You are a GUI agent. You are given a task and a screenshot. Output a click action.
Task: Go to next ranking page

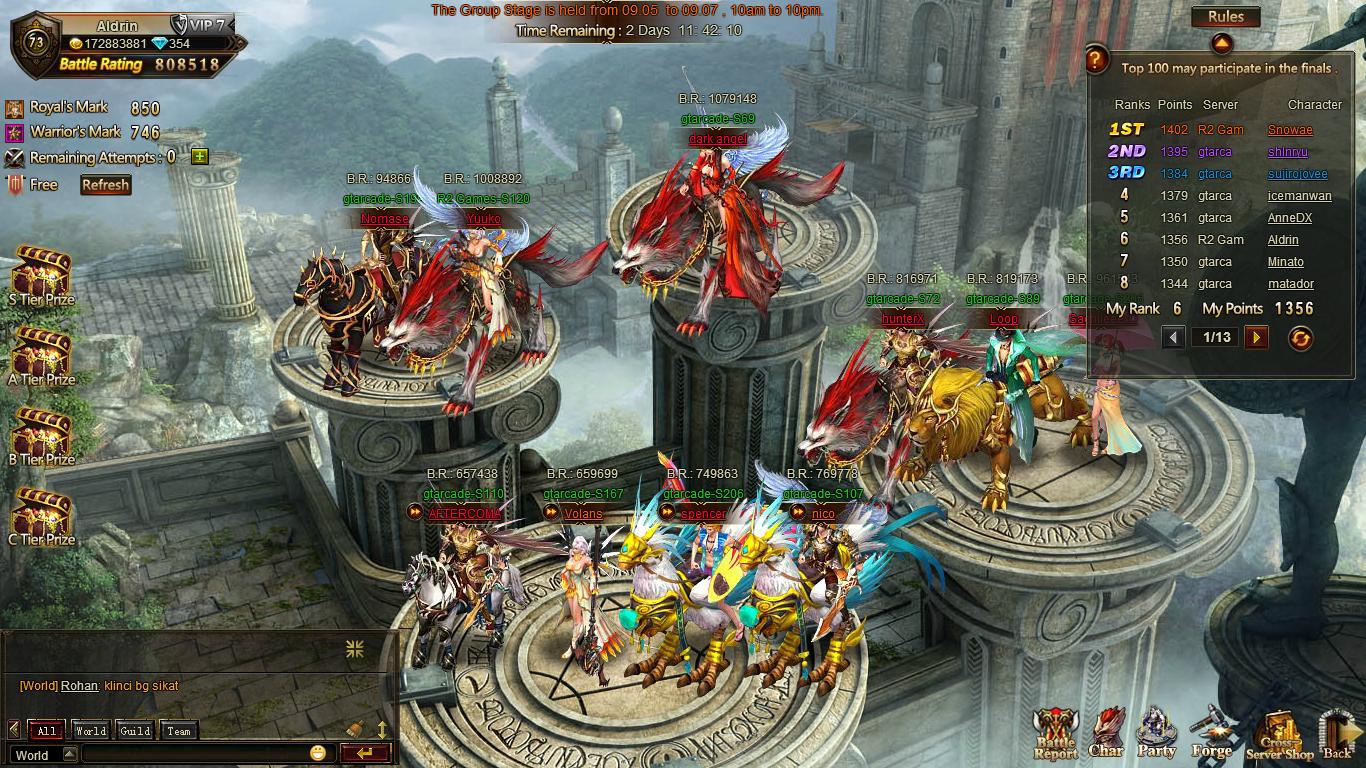click(x=1257, y=338)
